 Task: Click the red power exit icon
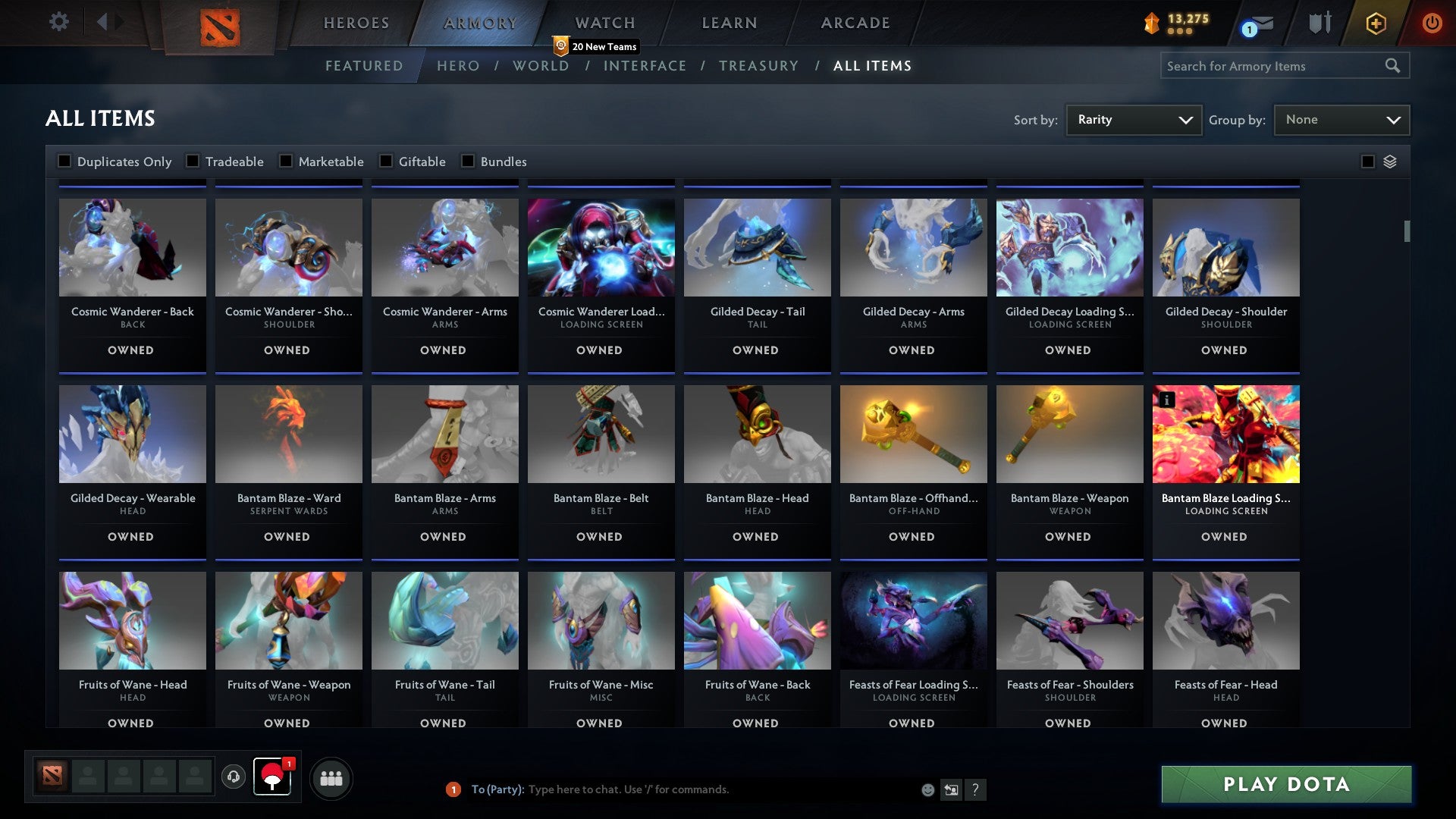(1432, 23)
